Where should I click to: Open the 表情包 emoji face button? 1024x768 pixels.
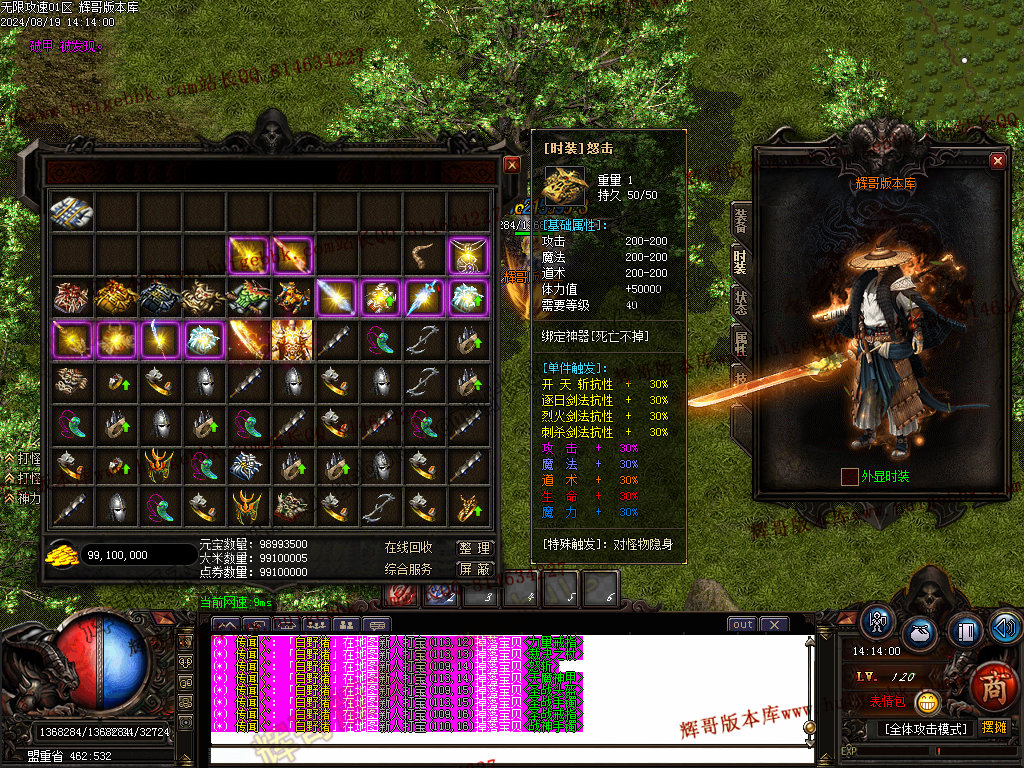pos(929,701)
